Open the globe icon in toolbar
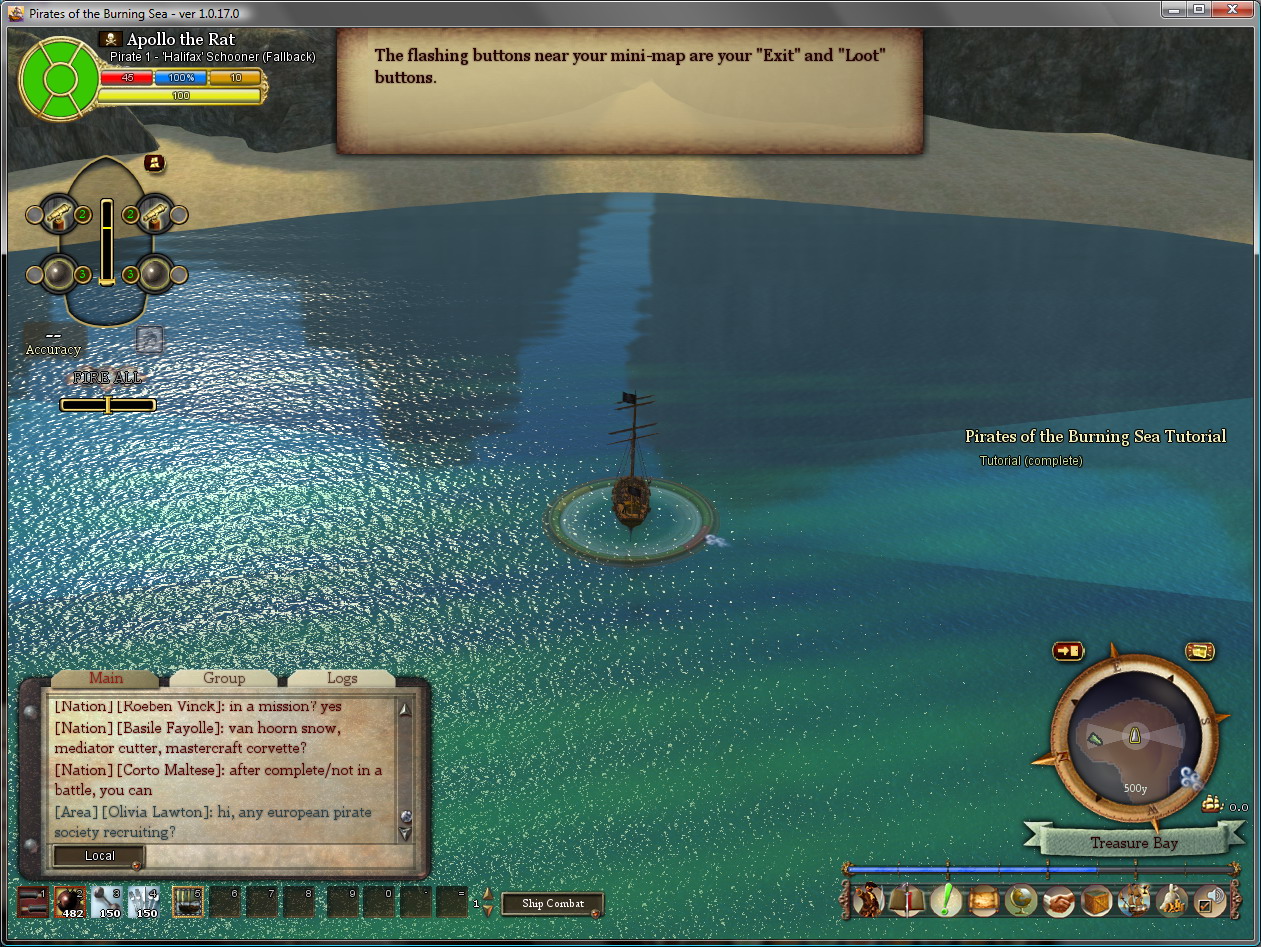This screenshot has height=947, width=1261. pos(1020,900)
